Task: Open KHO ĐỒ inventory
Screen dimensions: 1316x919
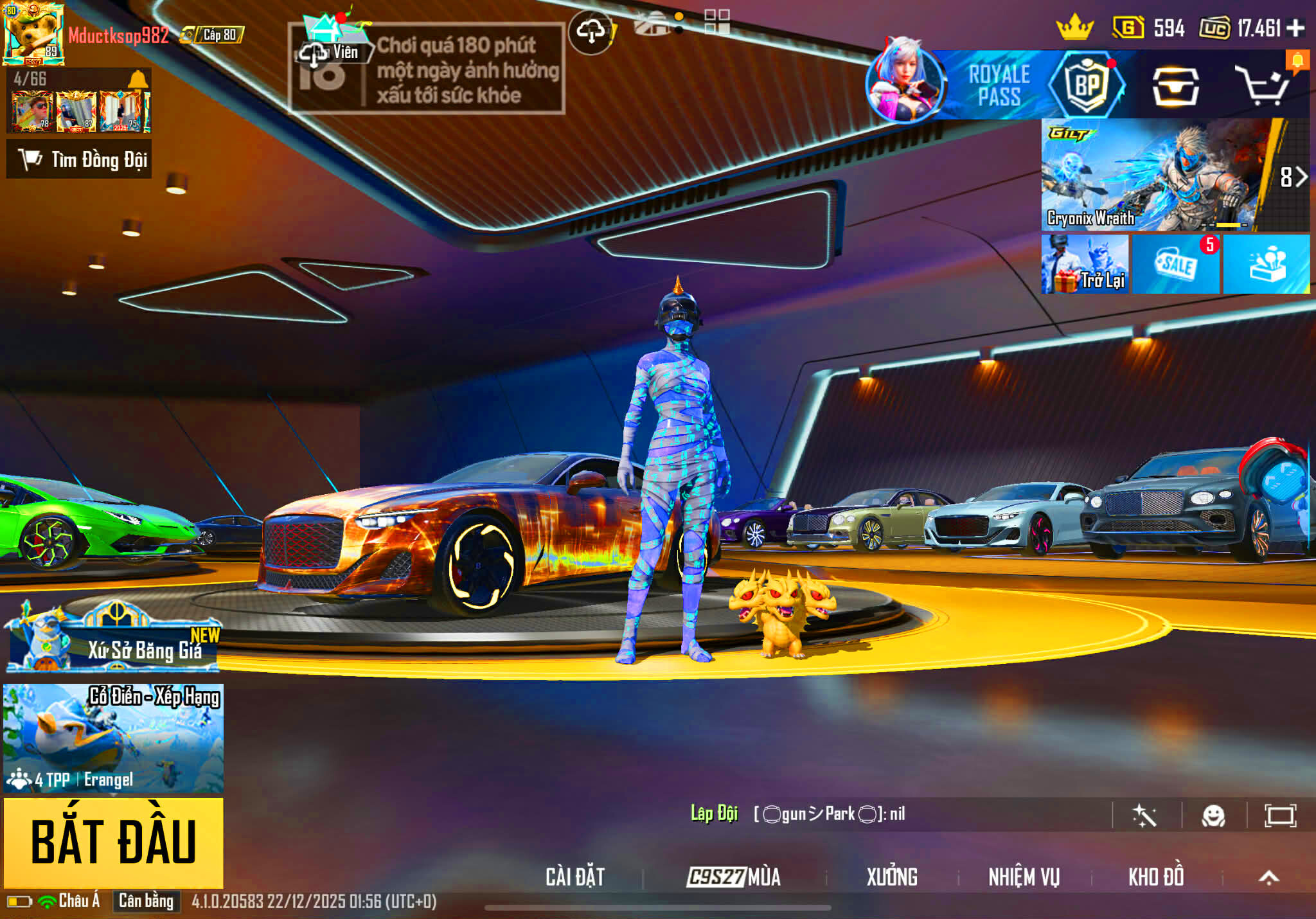Action: (1156, 877)
